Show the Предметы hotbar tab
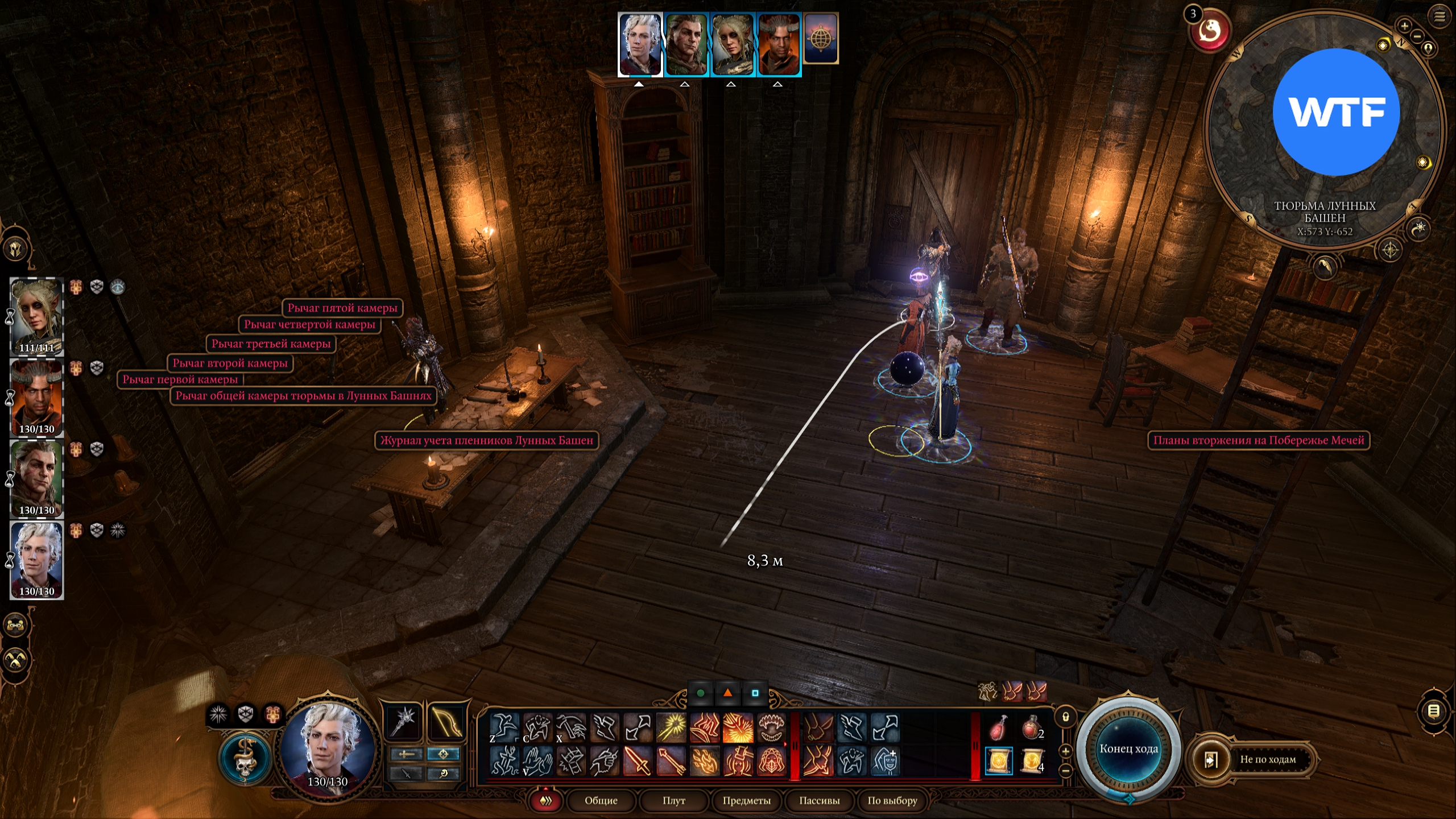The height and width of the screenshot is (819, 1456). 746,801
